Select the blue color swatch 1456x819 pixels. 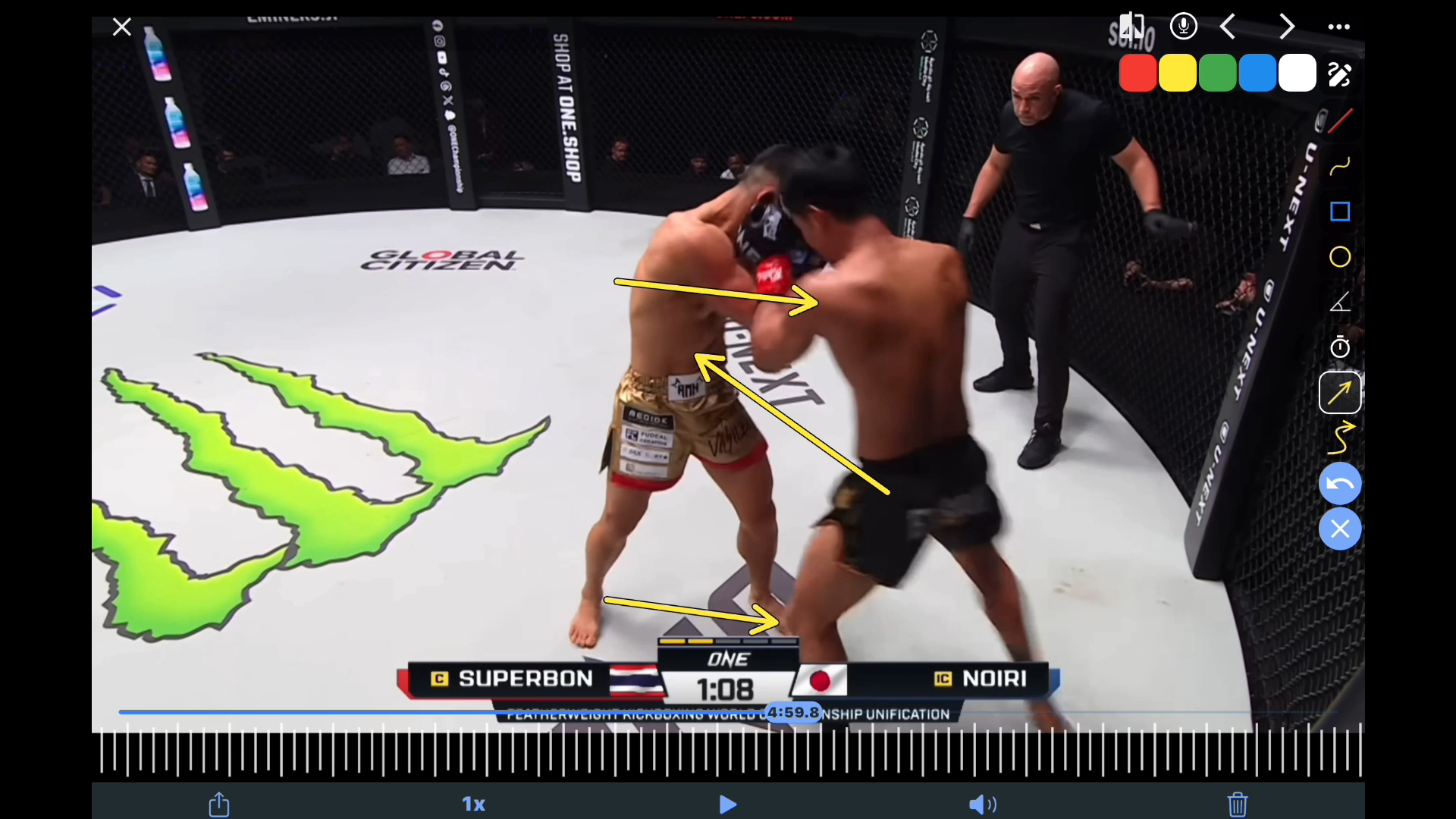1257,74
